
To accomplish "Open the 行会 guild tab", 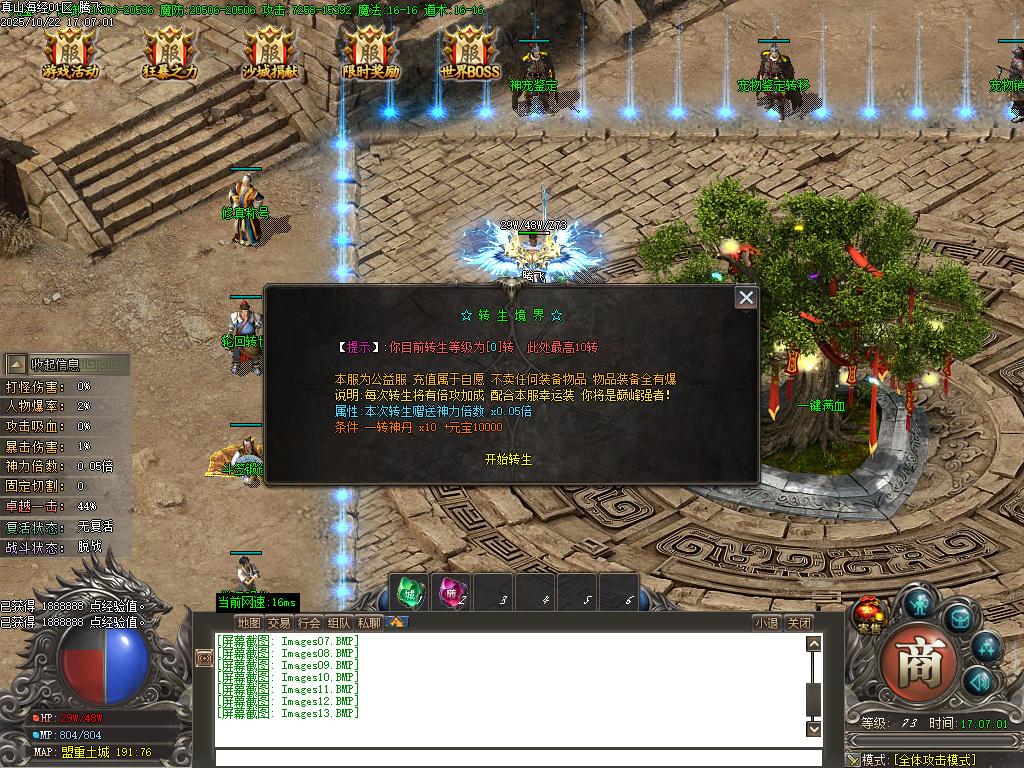I will 310,623.
